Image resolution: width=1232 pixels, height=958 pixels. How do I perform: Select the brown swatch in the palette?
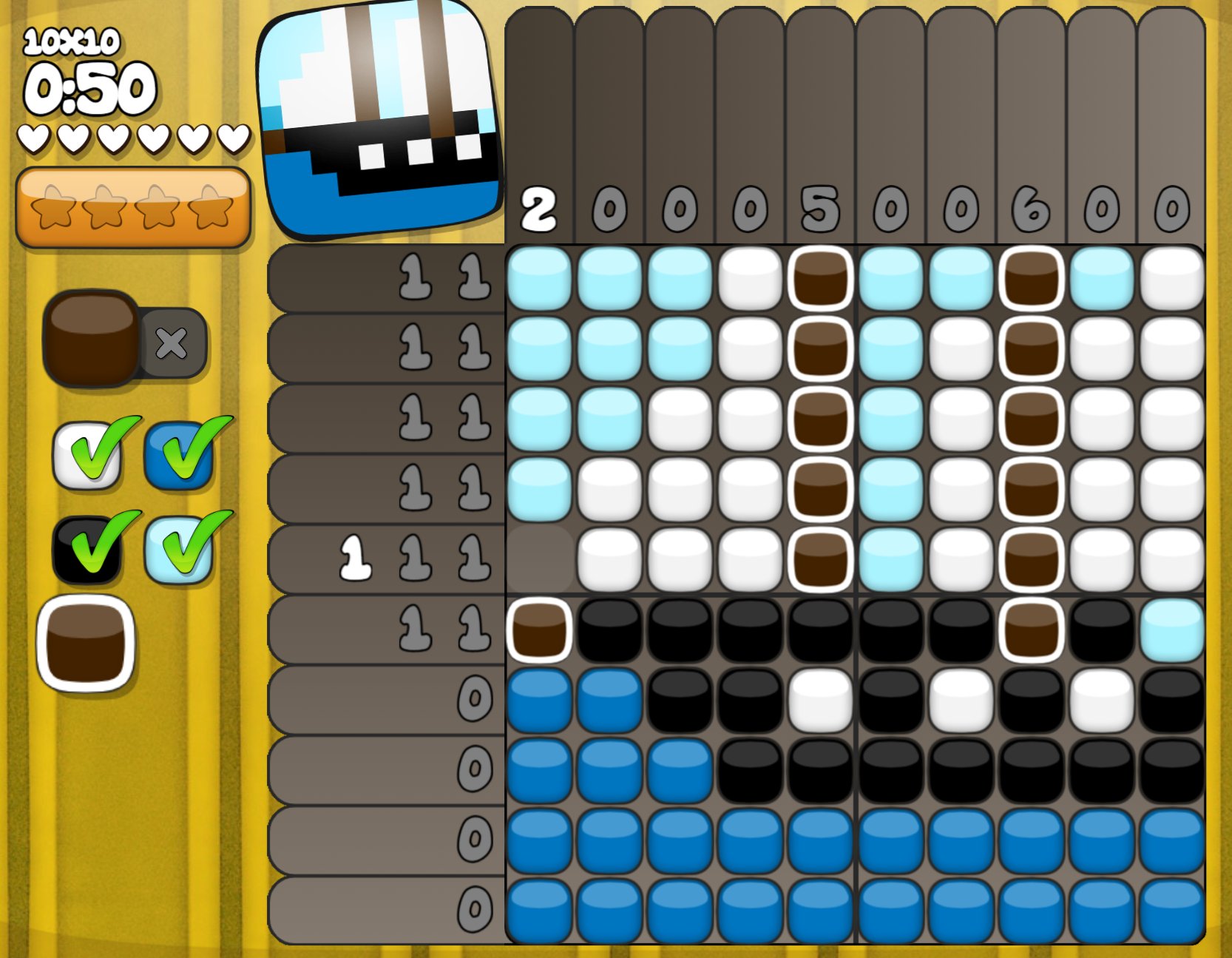click(x=86, y=643)
